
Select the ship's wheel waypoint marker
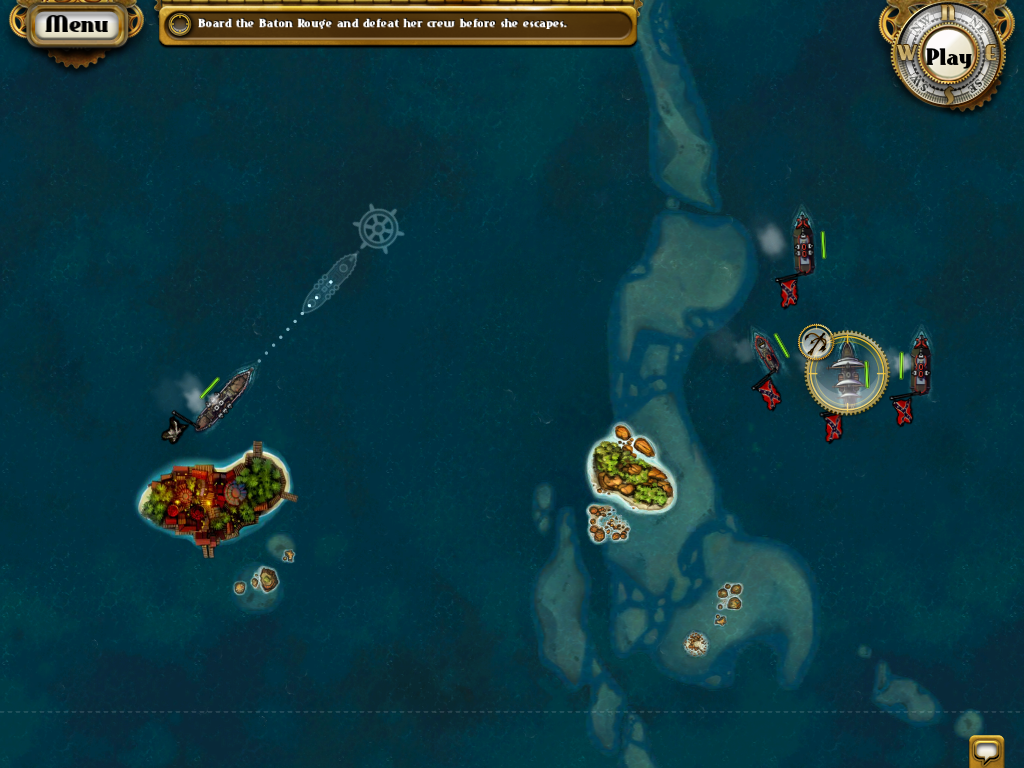click(378, 228)
